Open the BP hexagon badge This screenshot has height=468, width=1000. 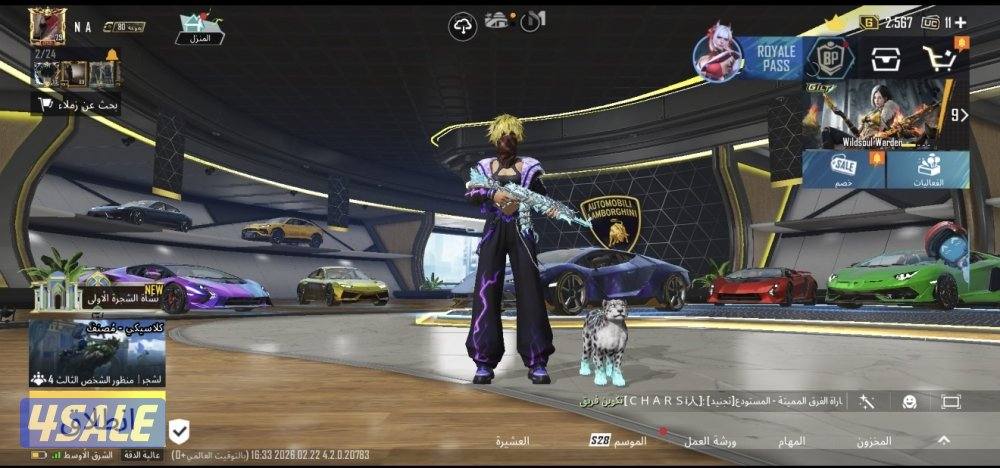click(x=829, y=59)
